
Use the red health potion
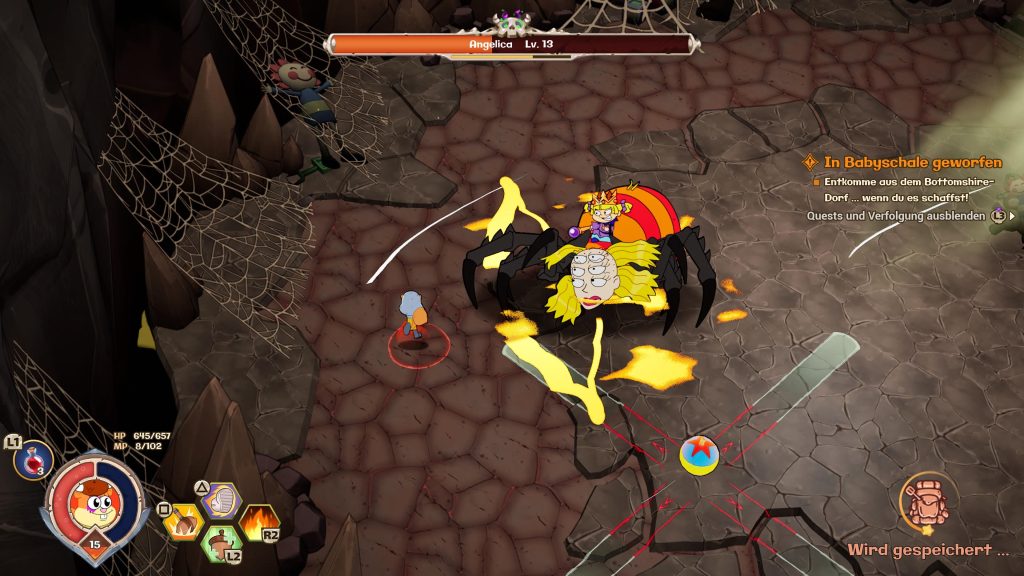tap(33, 460)
